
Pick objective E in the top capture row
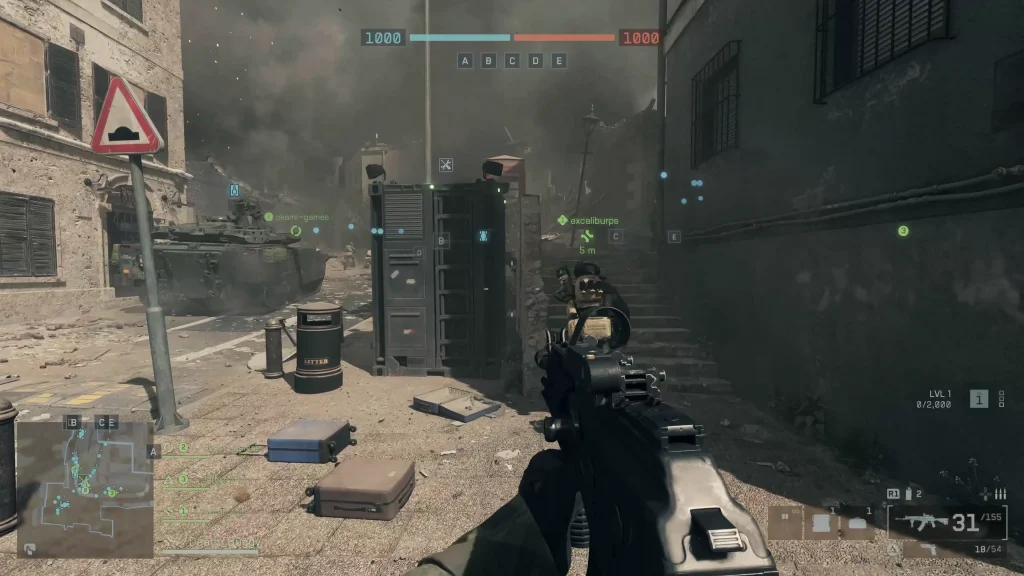pos(559,61)
